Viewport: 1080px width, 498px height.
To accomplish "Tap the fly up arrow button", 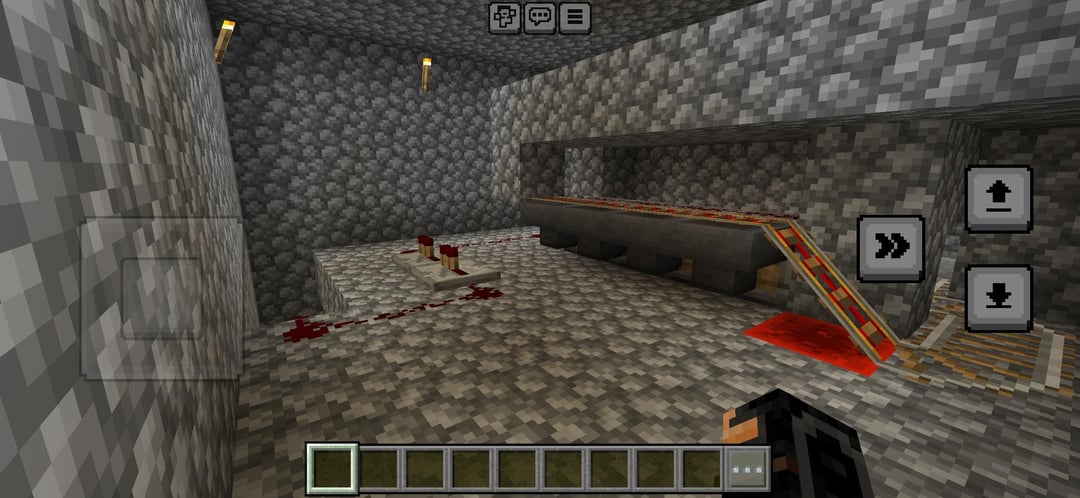I will click(998, 199).
